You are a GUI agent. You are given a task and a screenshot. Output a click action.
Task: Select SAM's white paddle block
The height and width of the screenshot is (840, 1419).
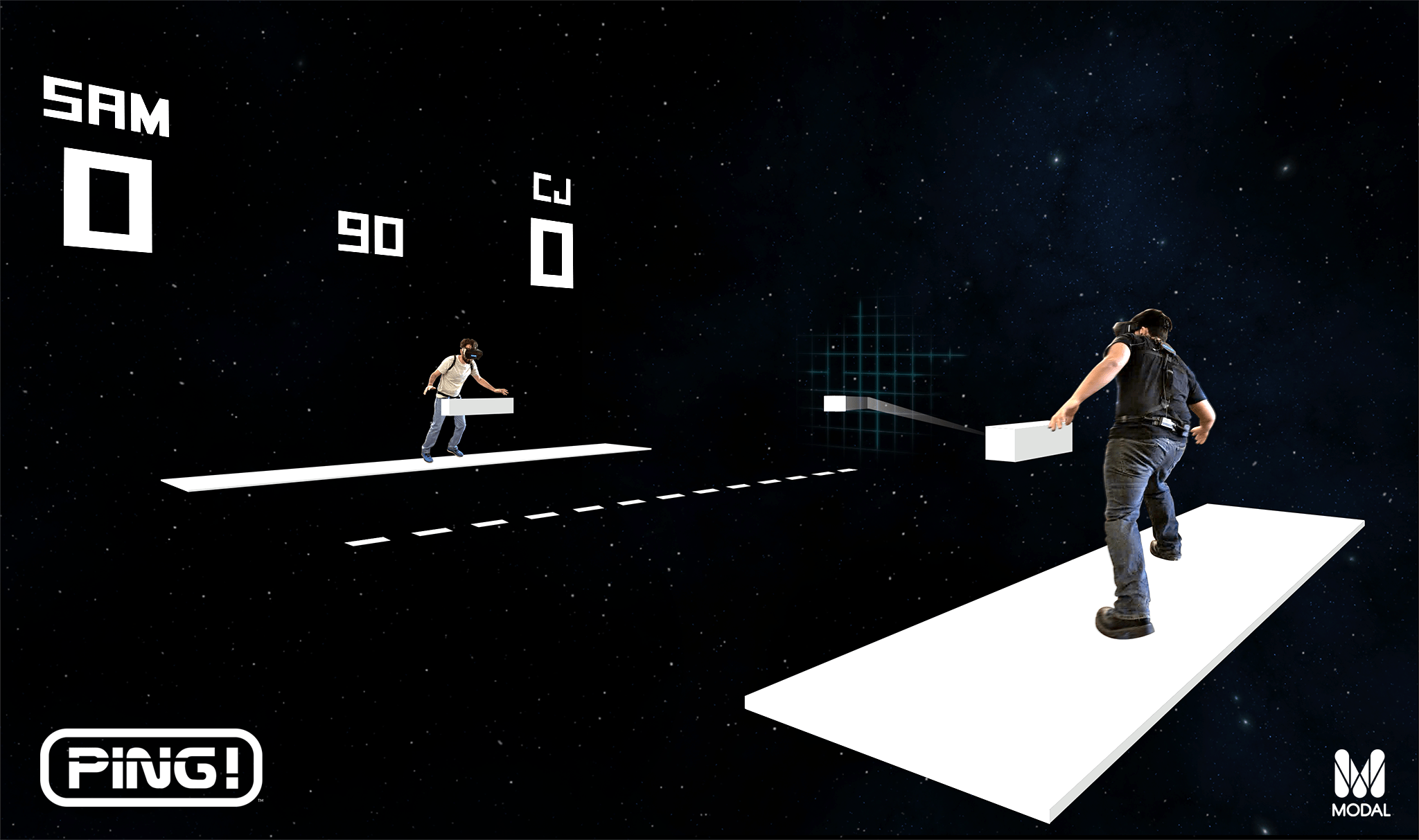(478, 407)
